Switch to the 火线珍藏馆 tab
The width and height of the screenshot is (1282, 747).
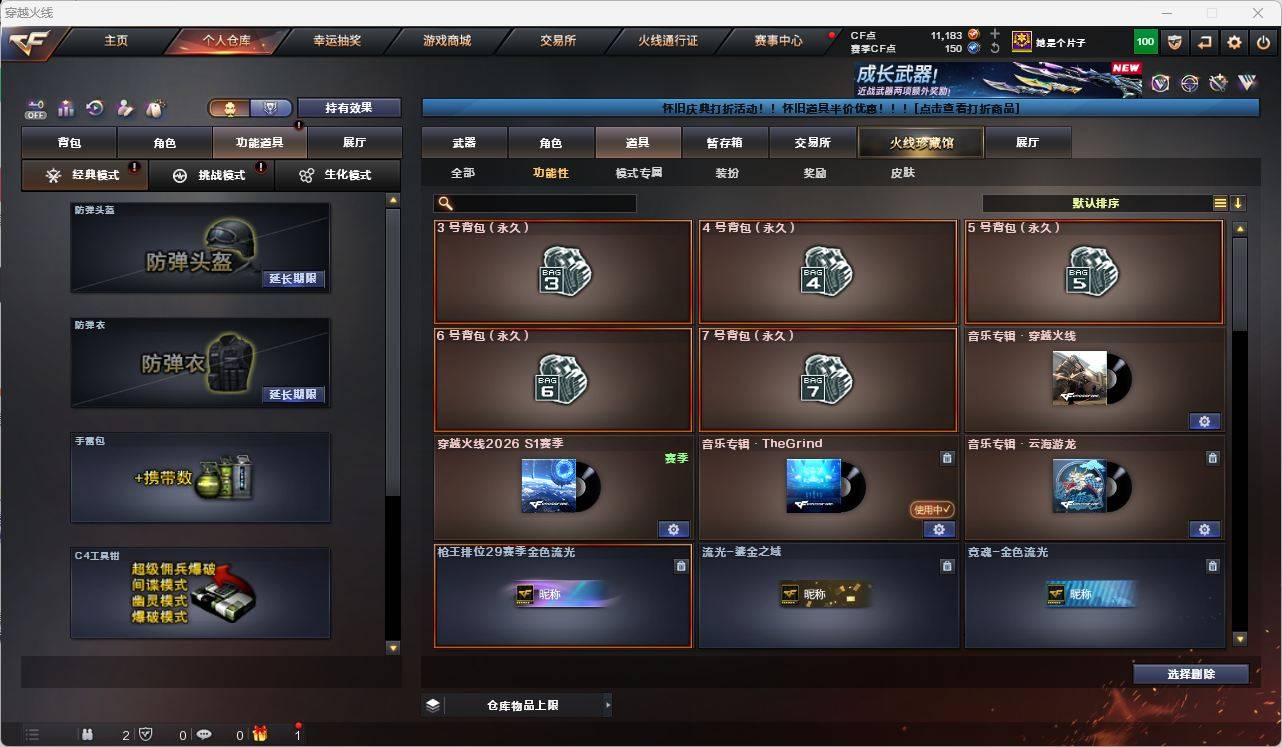tap(919, 142)
